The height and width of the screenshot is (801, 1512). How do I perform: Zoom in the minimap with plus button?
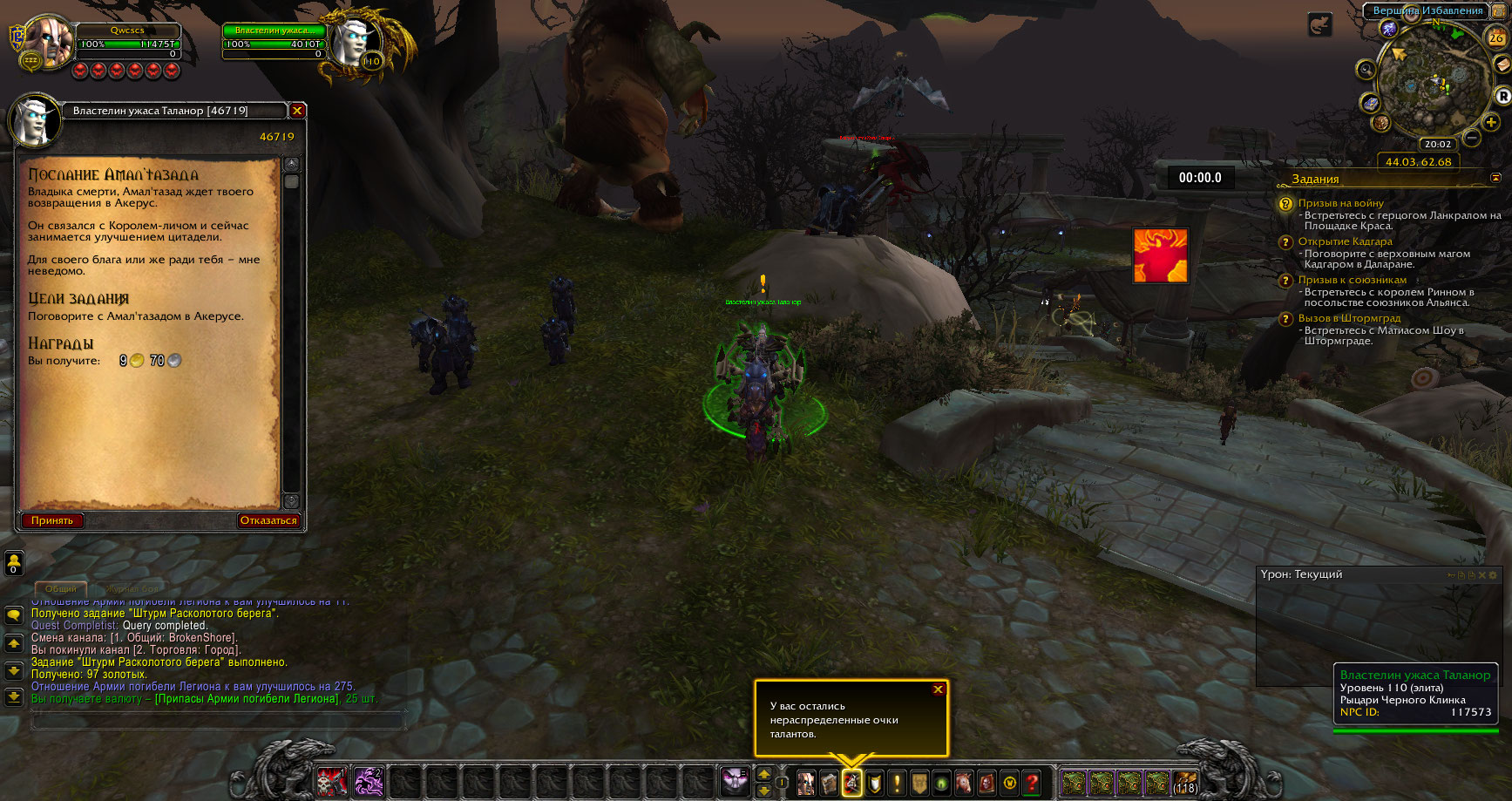tap(1491, 123)
